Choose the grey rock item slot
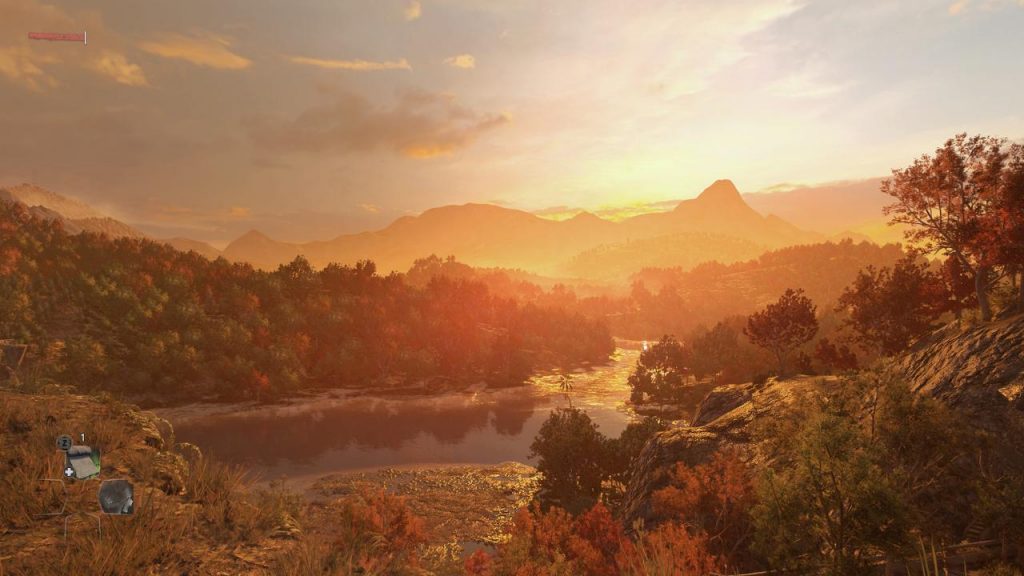 click(116, 496)
